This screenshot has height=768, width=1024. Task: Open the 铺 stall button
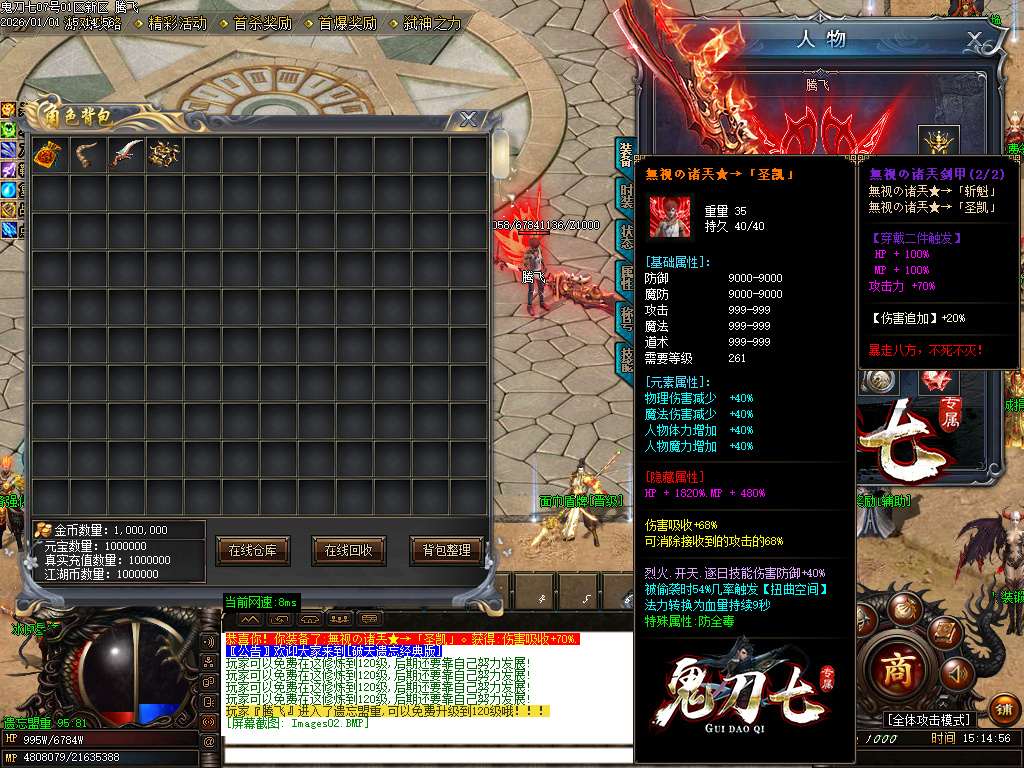(x=1004, y=709)
